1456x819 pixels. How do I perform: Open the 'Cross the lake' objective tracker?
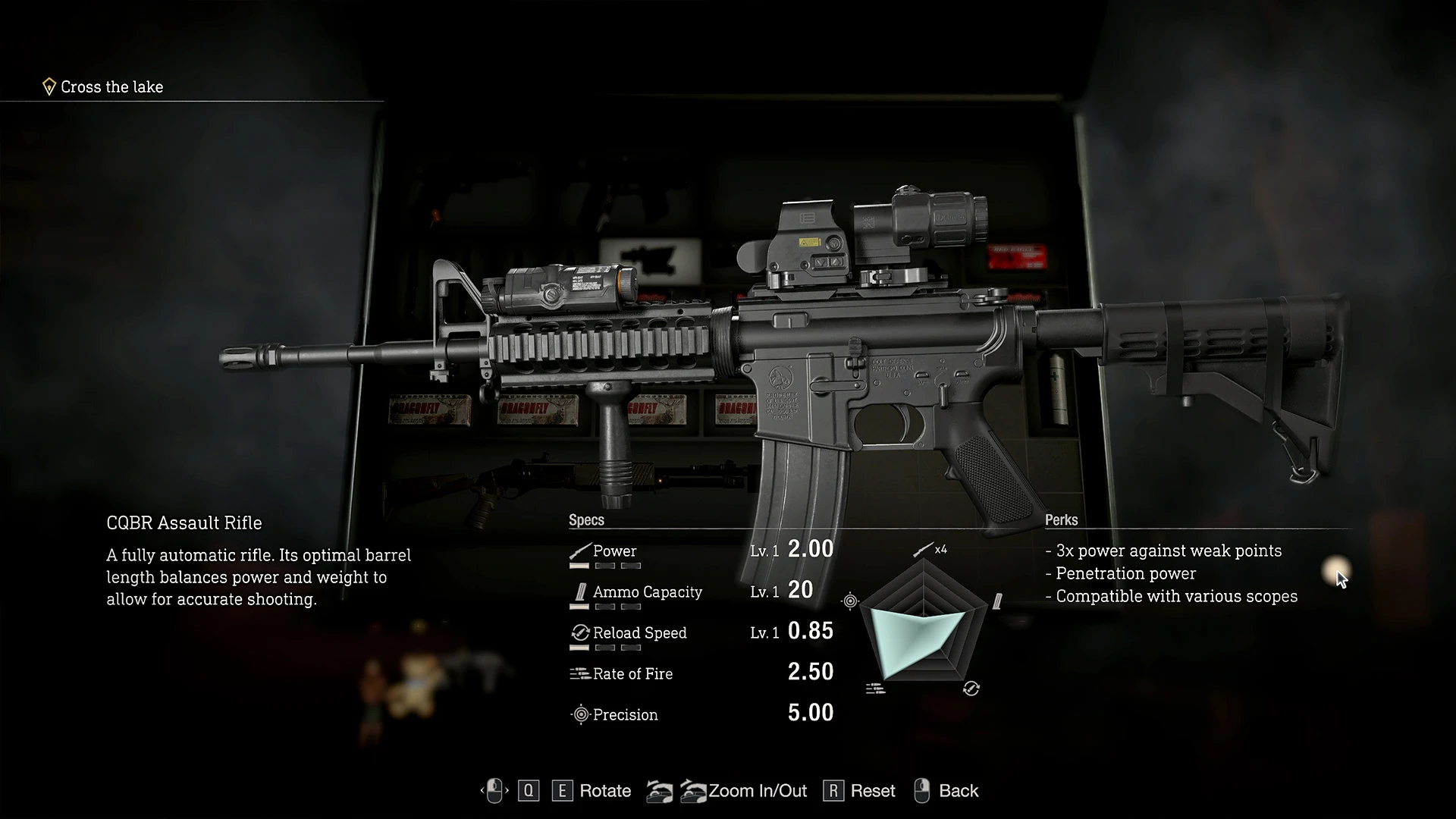[111, 87]
